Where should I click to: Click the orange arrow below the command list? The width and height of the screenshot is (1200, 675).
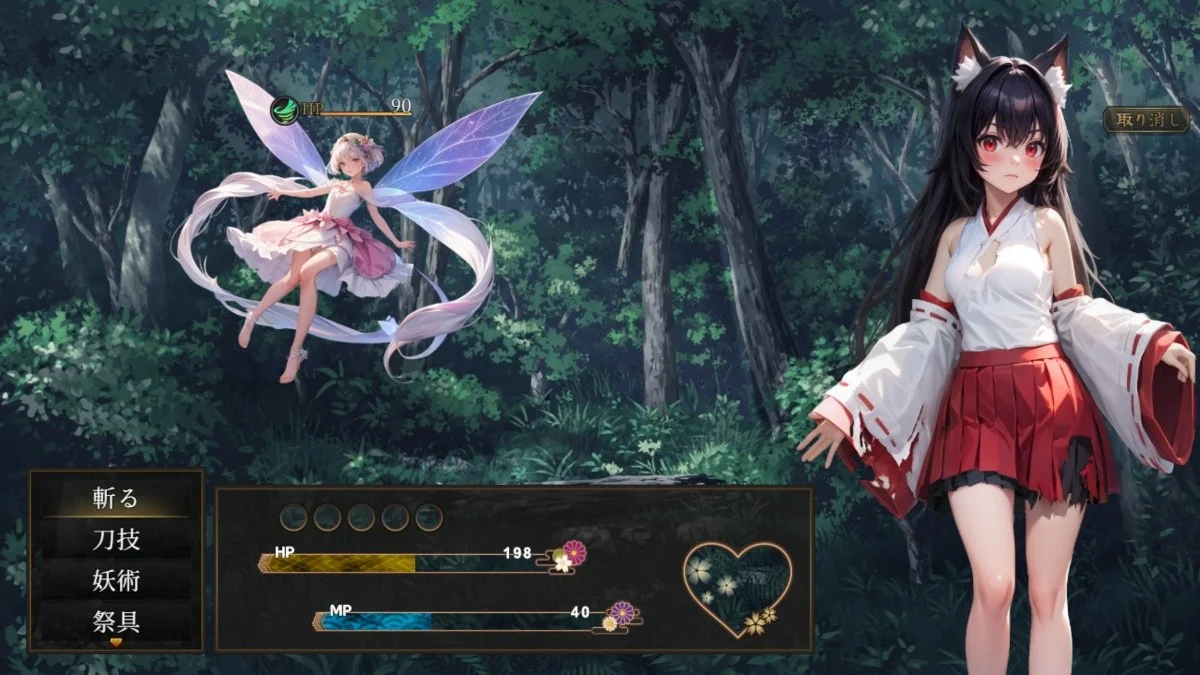(x=116, y=643)
